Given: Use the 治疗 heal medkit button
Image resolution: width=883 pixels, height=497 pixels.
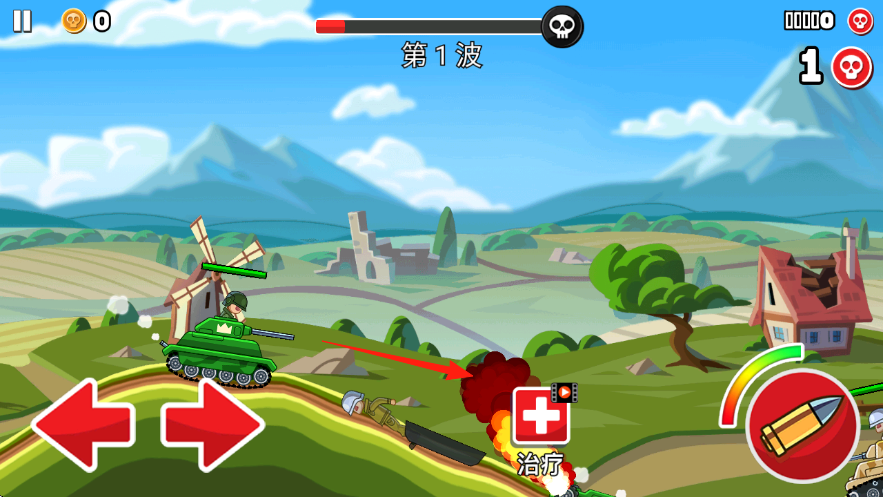Looking at the screenshot, I should (x=541, y=416).
